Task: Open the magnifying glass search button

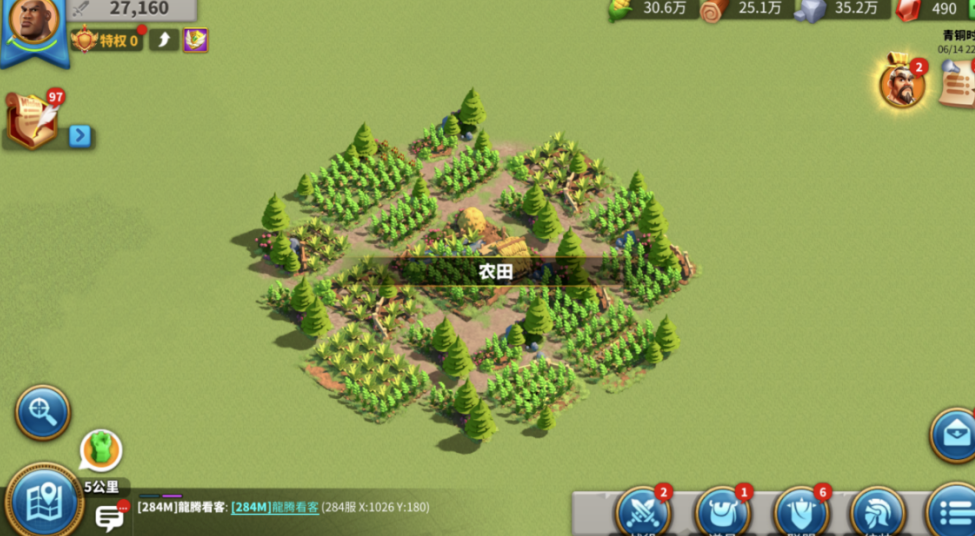Action: 42,411
